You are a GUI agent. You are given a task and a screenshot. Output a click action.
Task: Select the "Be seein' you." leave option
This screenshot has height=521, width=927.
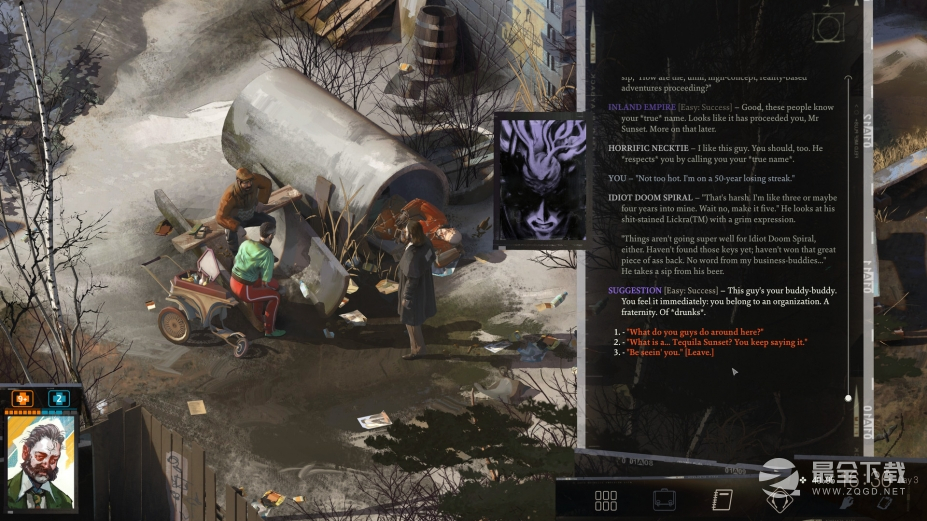coord(670,353)
